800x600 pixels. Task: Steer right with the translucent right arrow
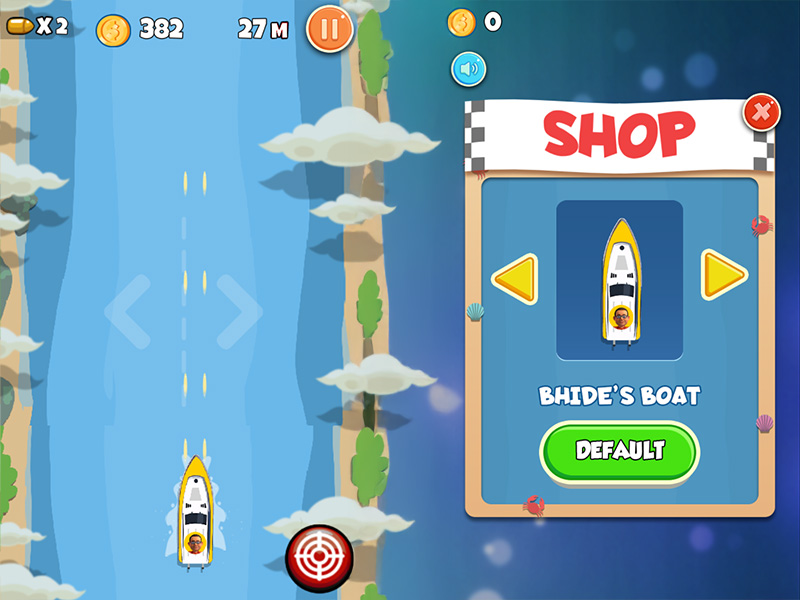point(238,311)
